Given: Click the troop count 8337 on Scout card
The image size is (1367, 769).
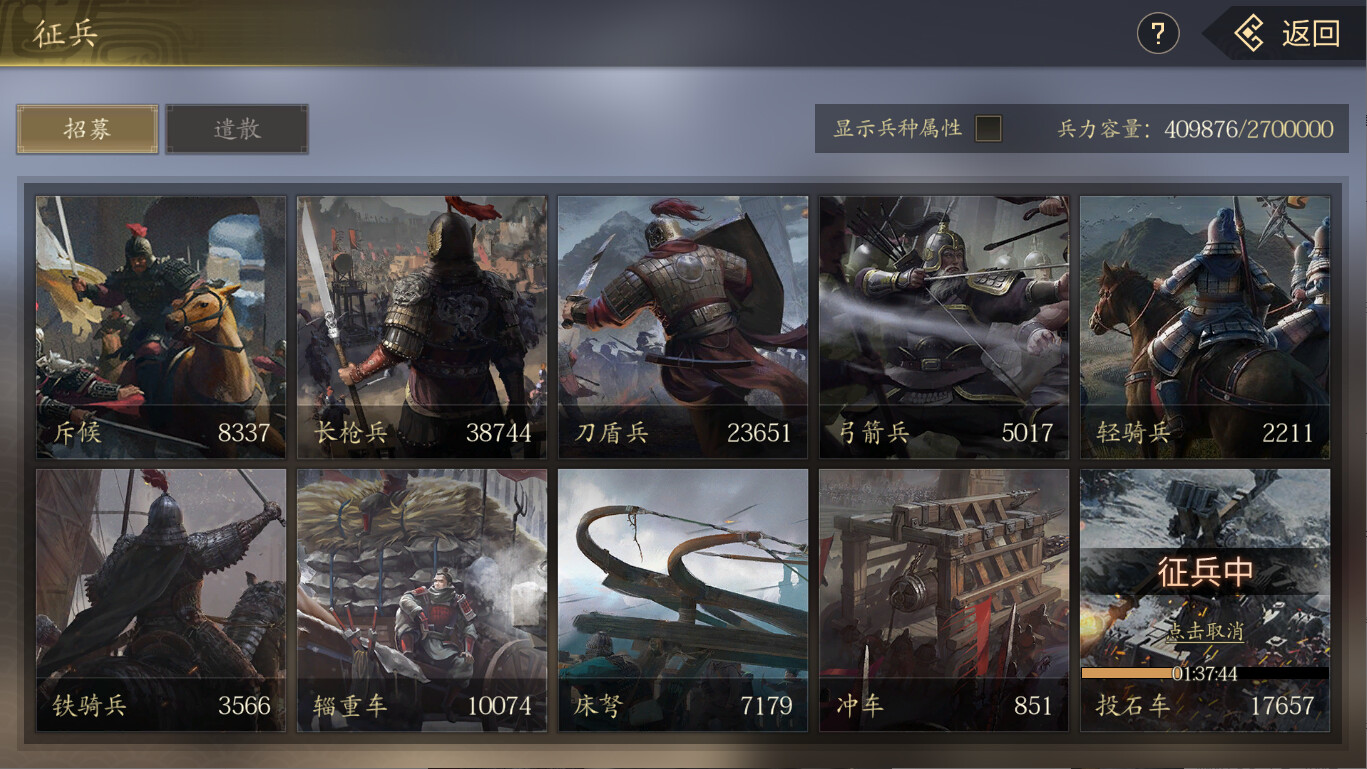Looking at the screenshot, I should [242, 433].
